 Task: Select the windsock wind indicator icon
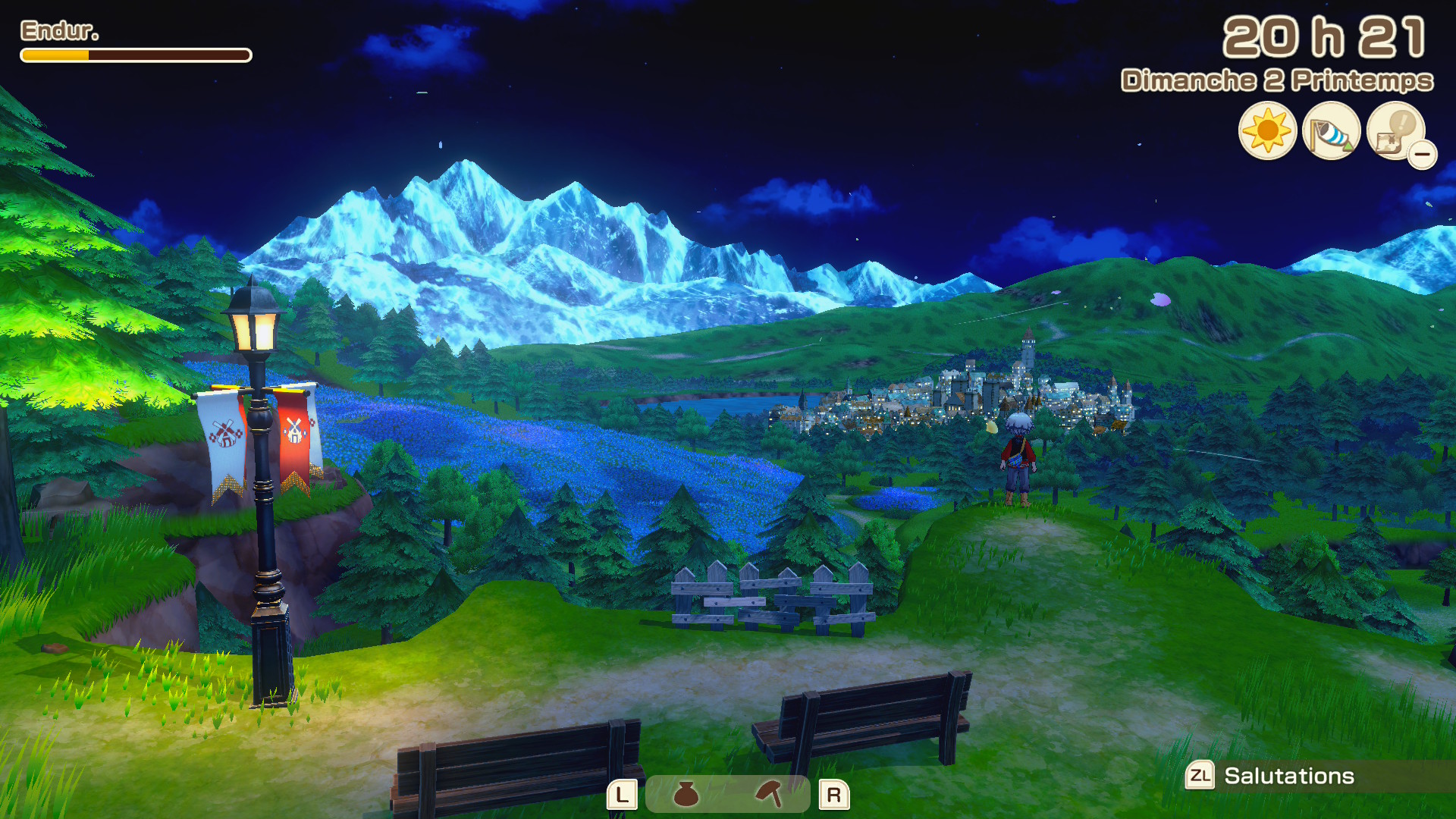coord(1331,131)
